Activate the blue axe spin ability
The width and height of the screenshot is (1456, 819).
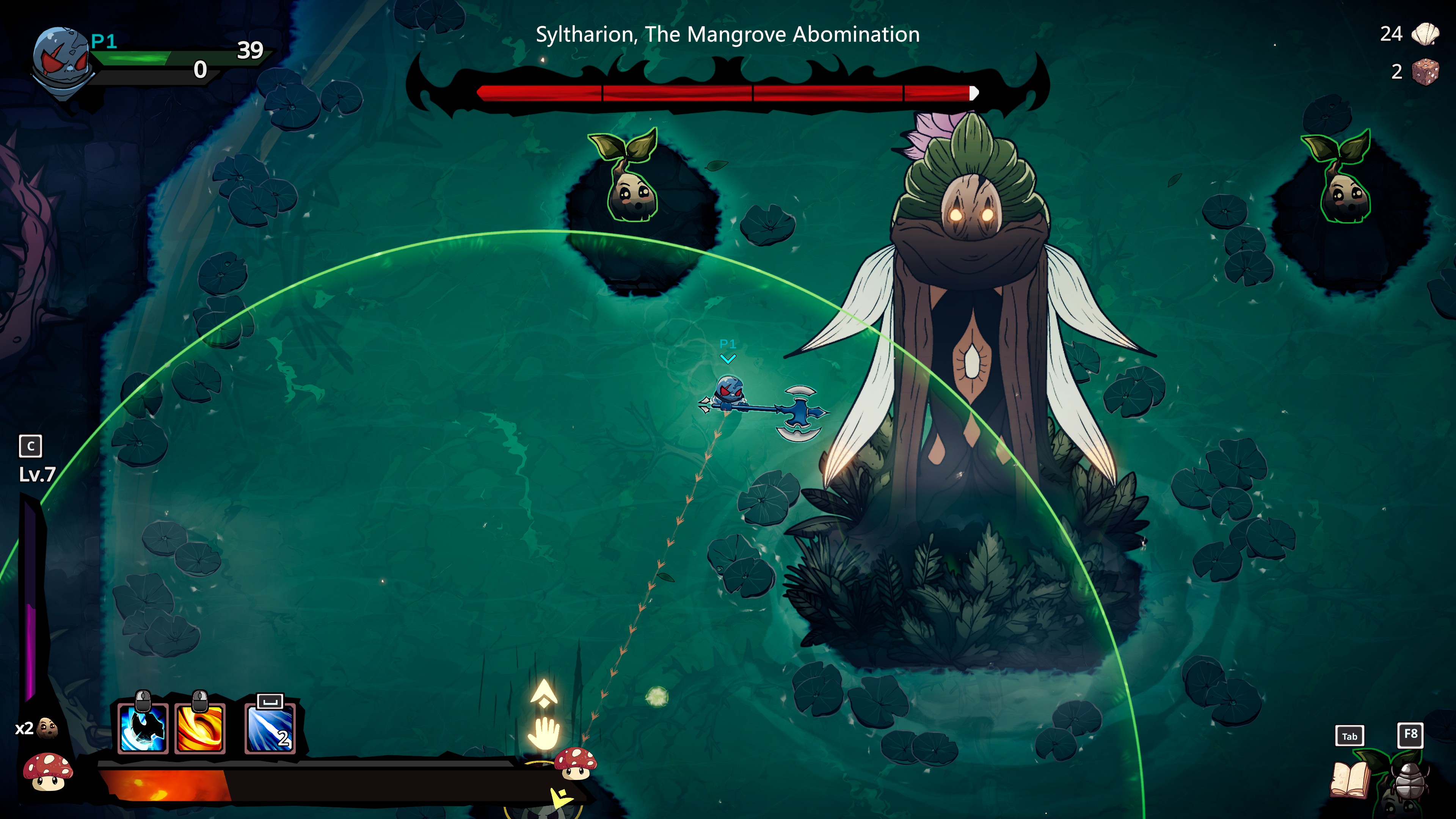143,728
